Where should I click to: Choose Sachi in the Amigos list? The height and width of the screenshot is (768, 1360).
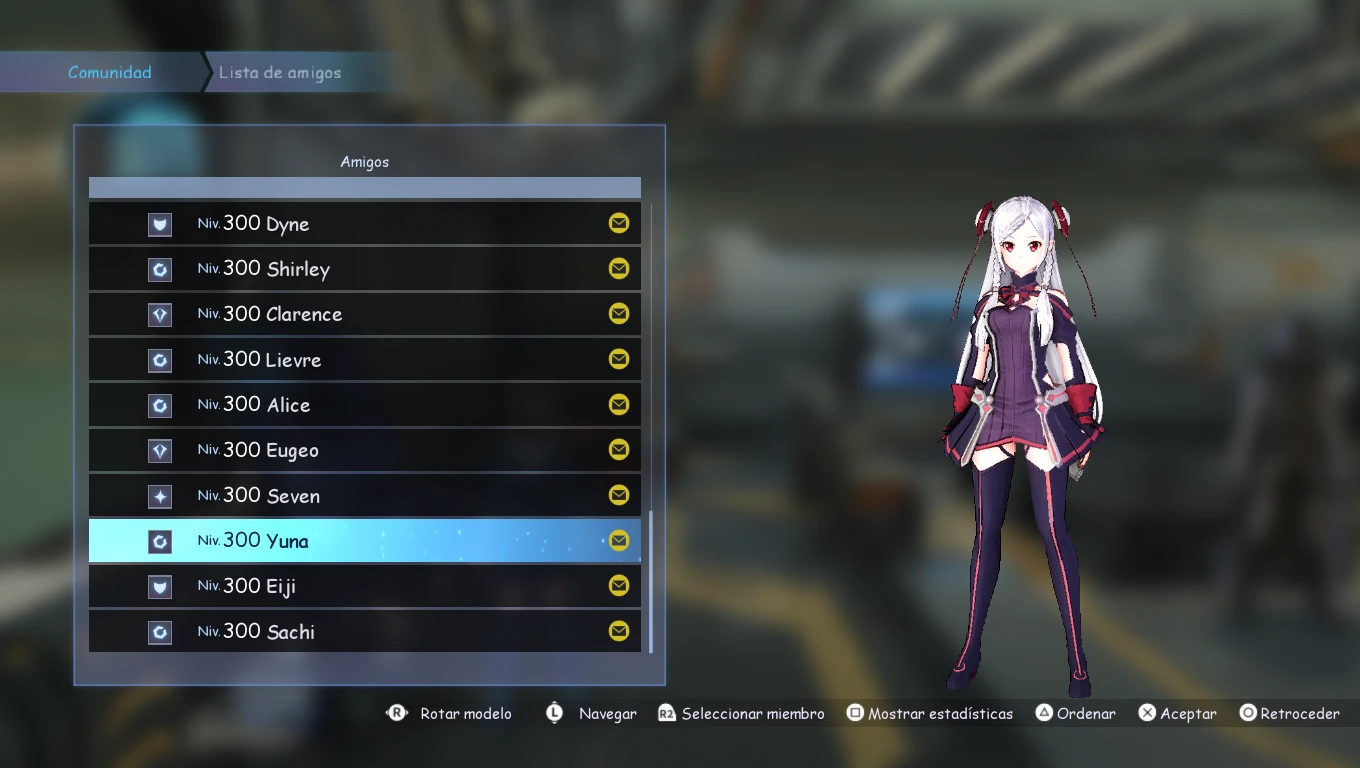click(364, 632)
